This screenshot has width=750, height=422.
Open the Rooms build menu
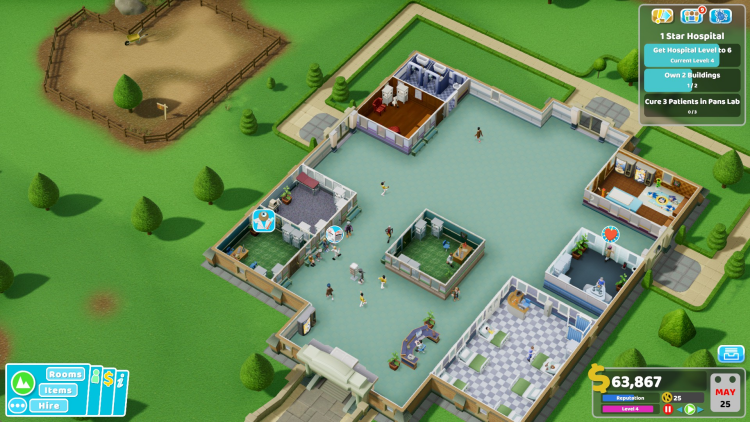click(x=64, y=374)
